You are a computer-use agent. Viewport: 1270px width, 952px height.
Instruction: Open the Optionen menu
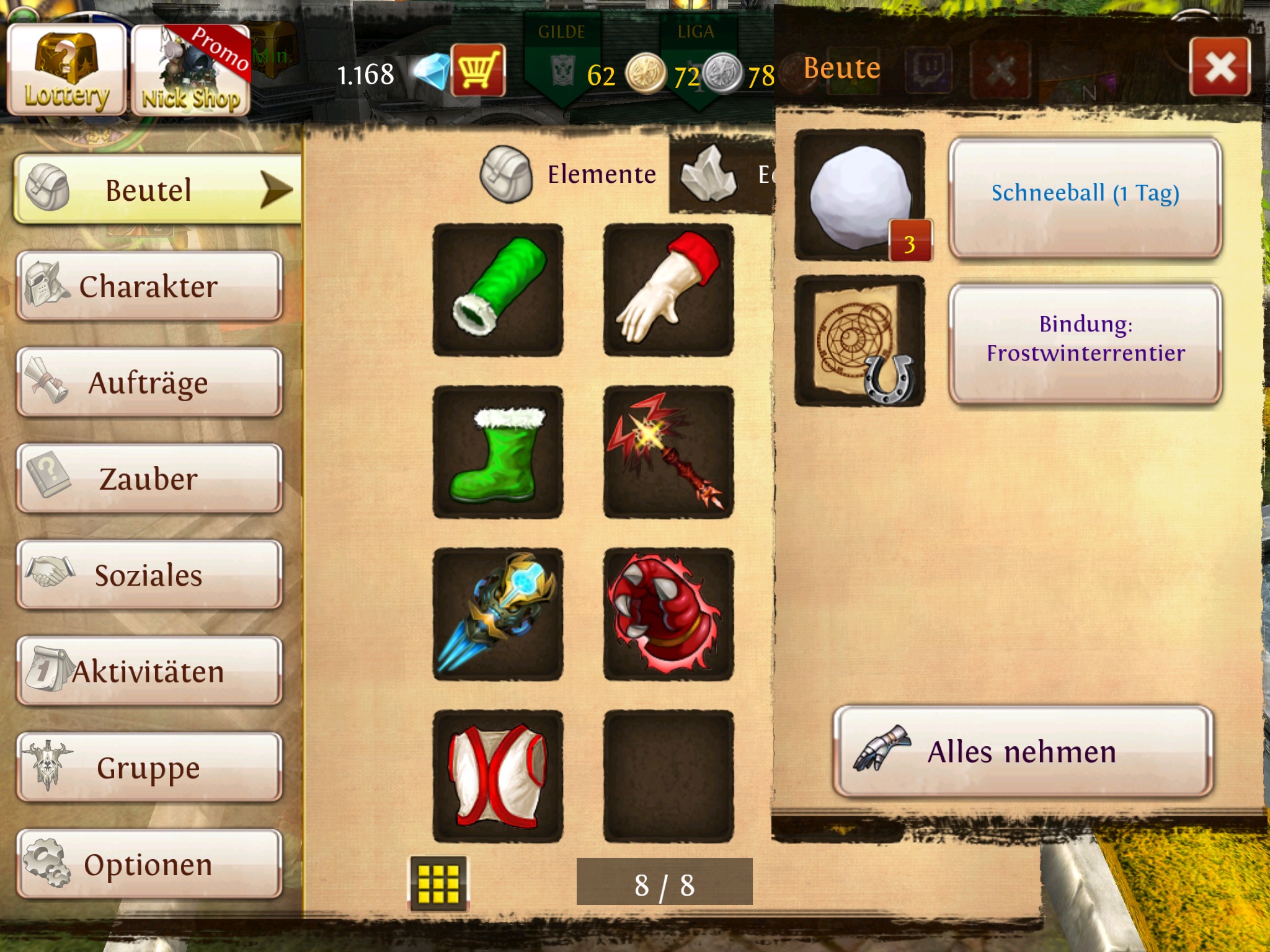pos(149,864)
